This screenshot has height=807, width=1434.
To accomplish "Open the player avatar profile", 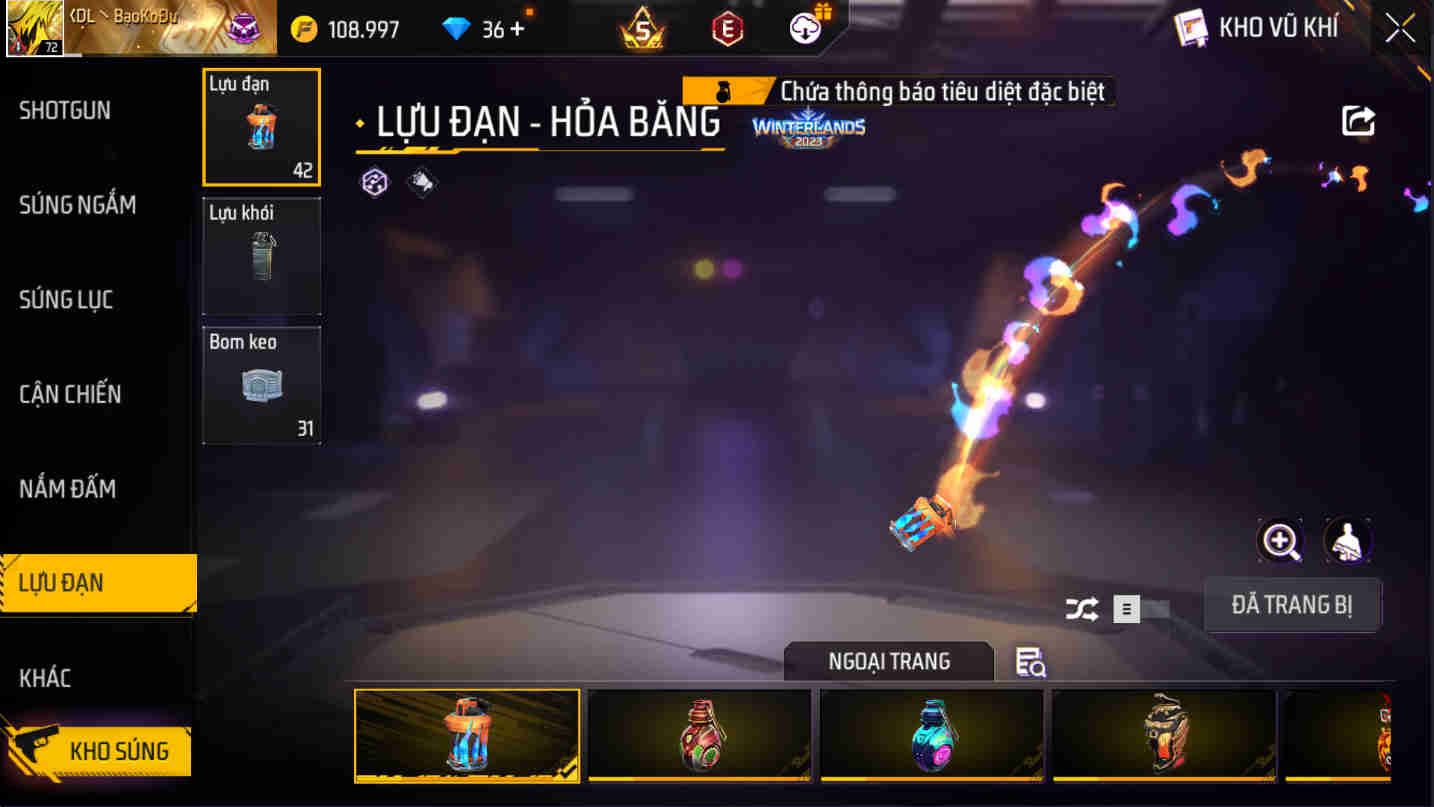I will (x=35, y=27).
